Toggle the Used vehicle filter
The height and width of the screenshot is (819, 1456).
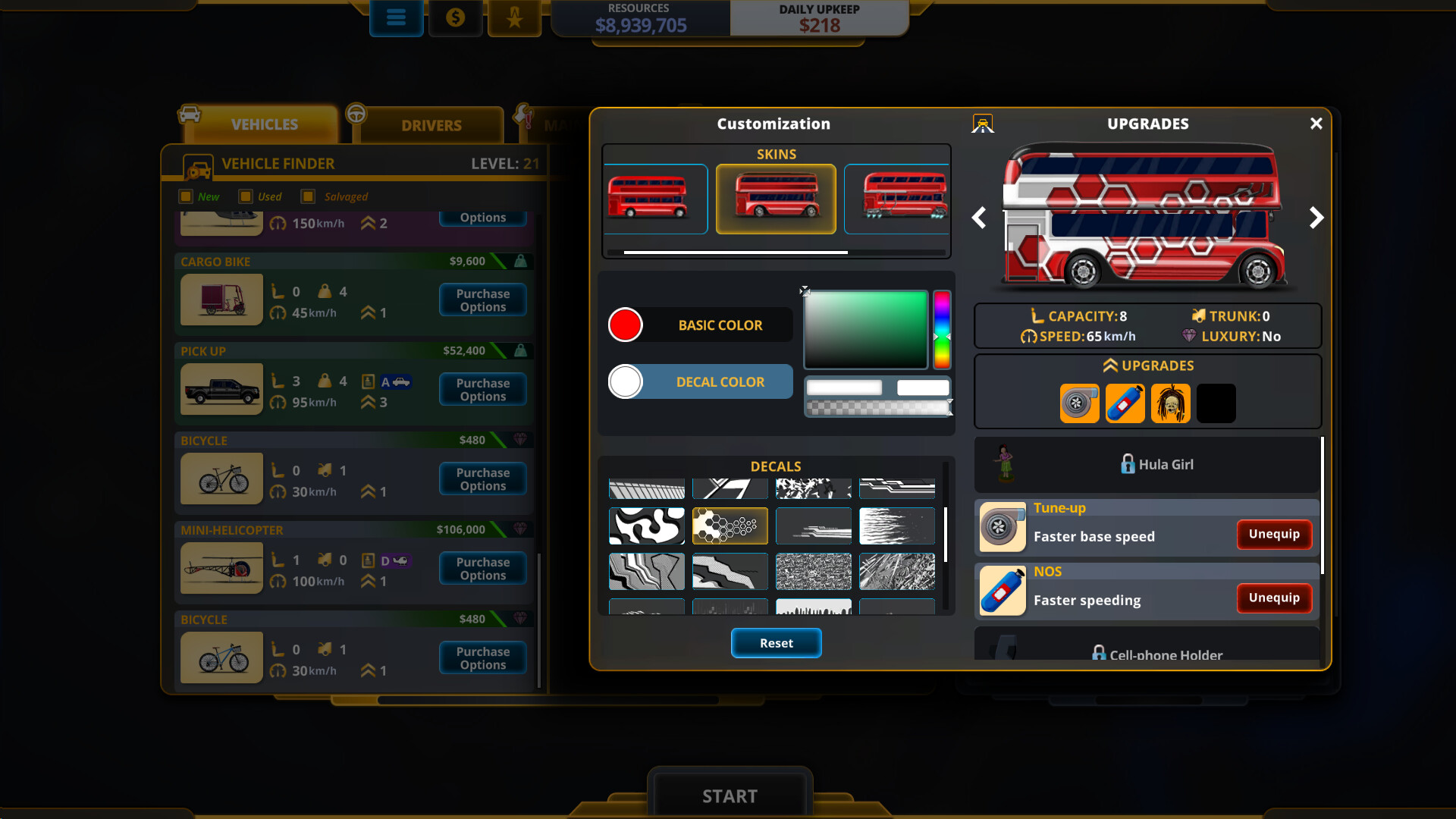(246, 196)
